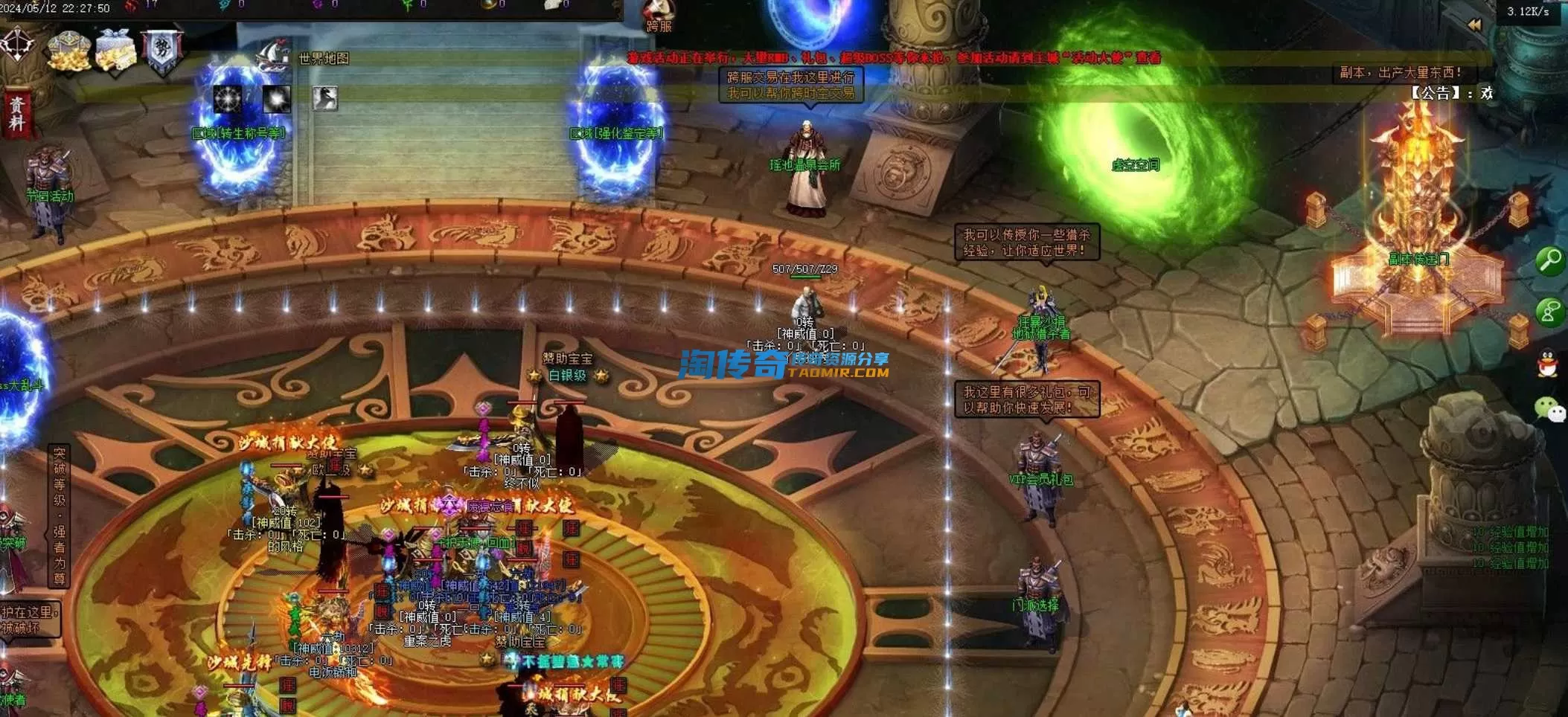Screen dimensions: 1568x717
Task: Click the WeChat bubble contact icon
Action: [1549, 409]
